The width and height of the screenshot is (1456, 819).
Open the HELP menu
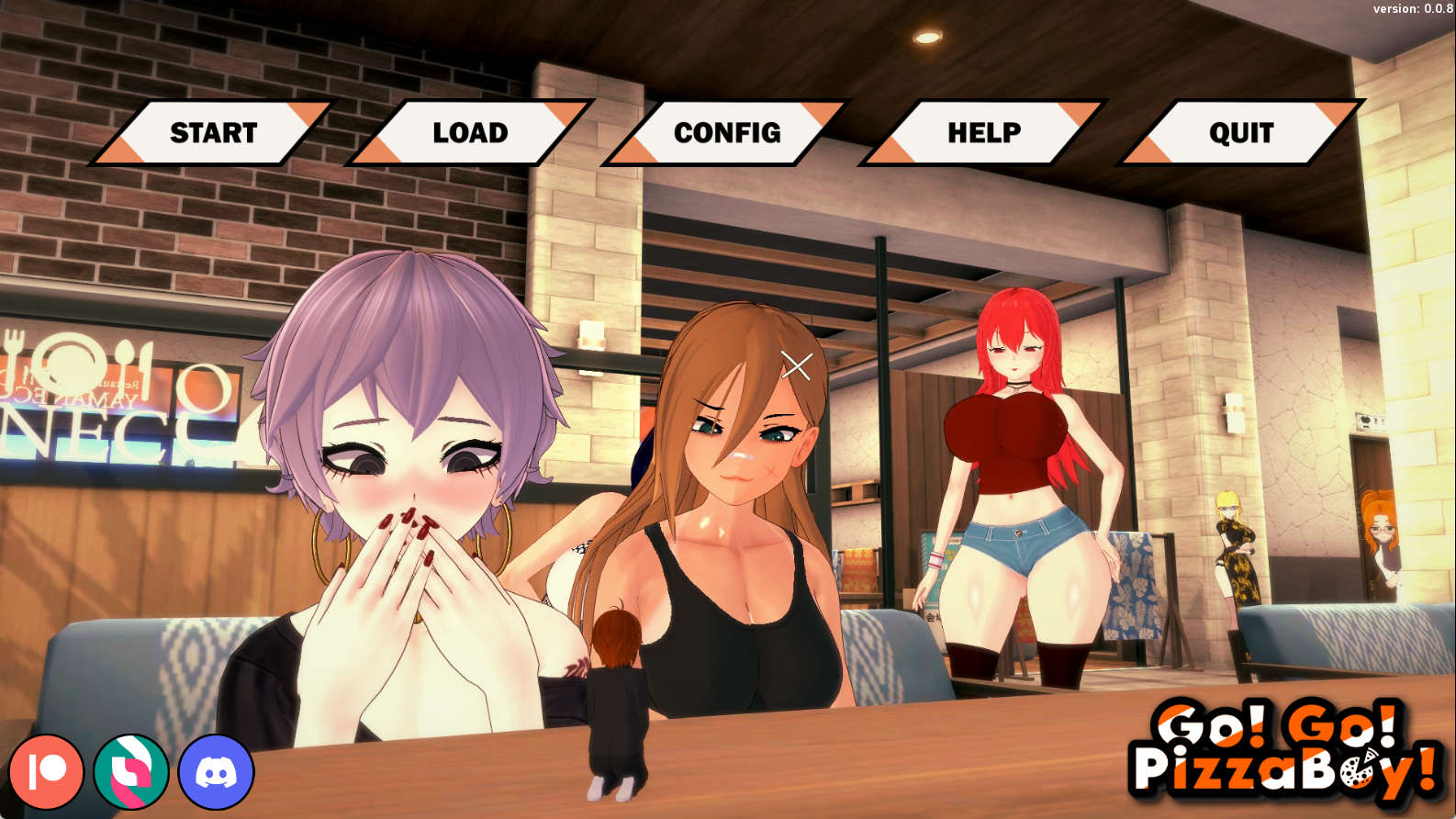click(x=983, y=132)
